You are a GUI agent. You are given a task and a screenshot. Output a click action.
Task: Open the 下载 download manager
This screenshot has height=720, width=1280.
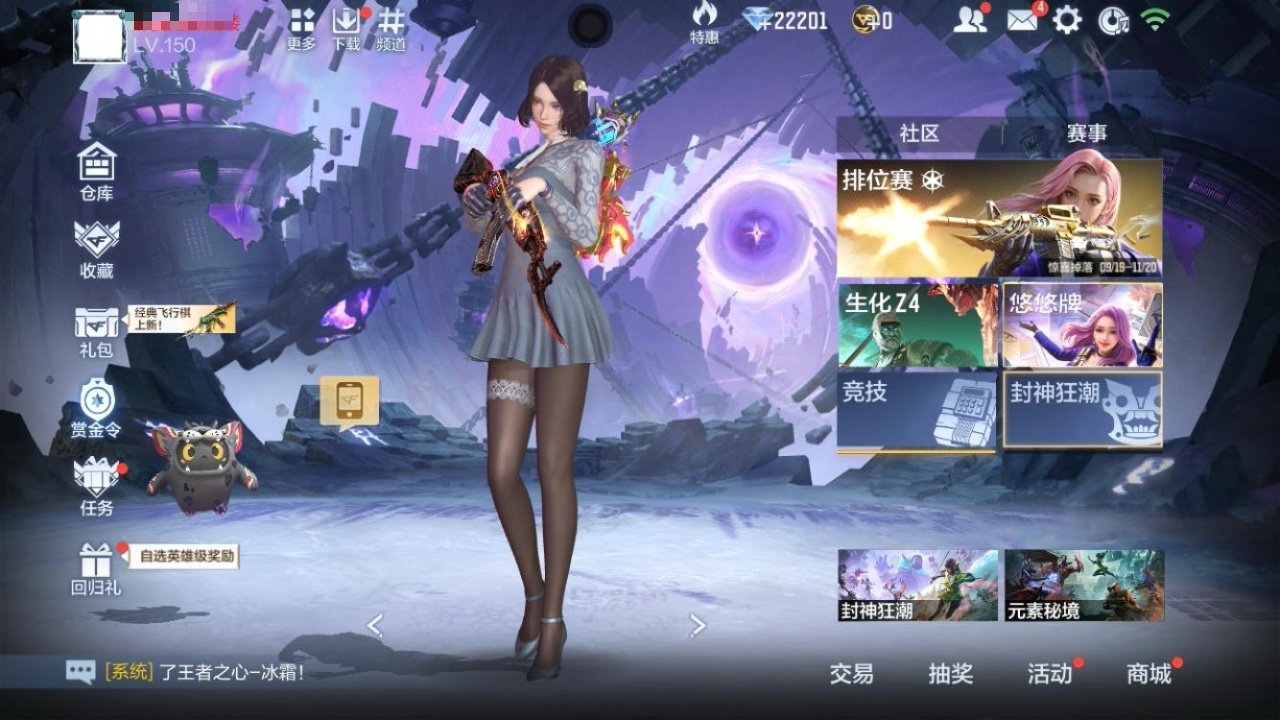346,28
